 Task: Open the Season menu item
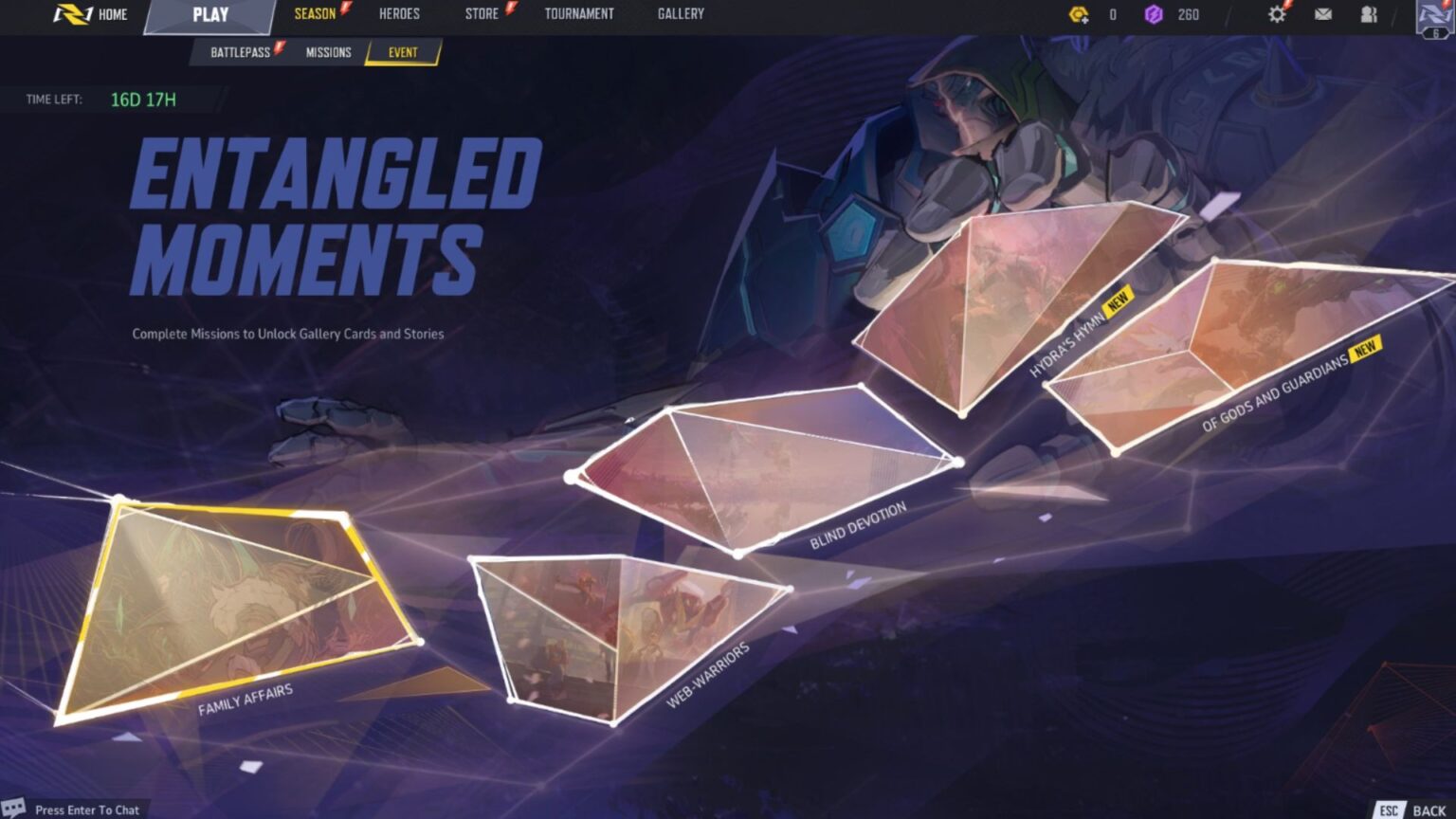click(x=314, y=13)
